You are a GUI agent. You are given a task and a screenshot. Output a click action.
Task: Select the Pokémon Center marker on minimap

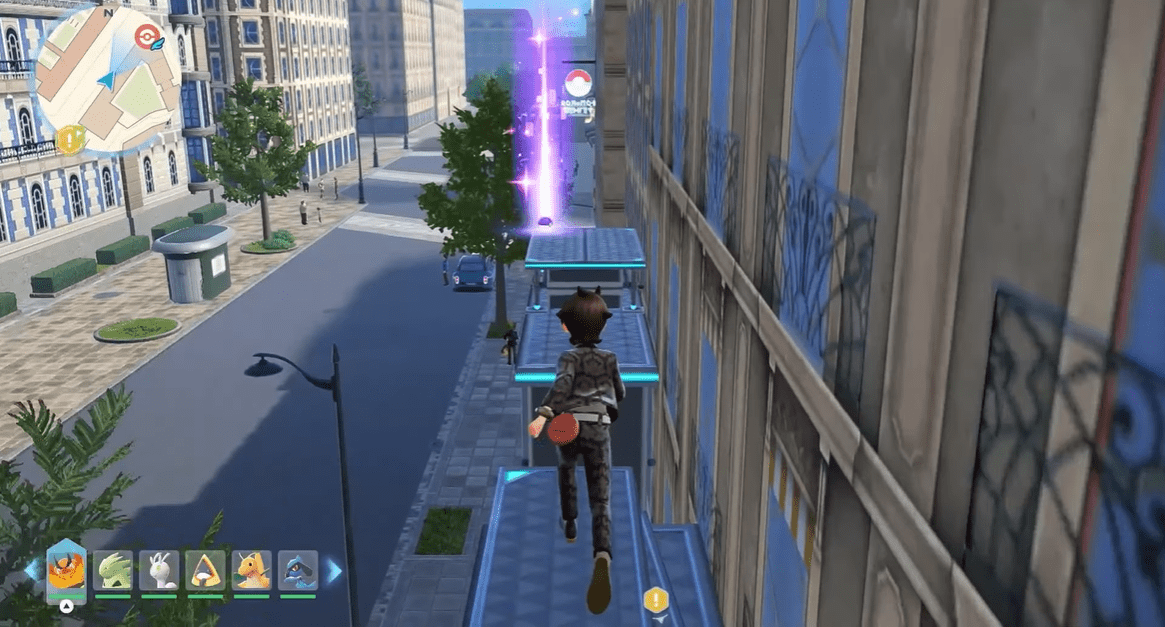coord(146,38)
